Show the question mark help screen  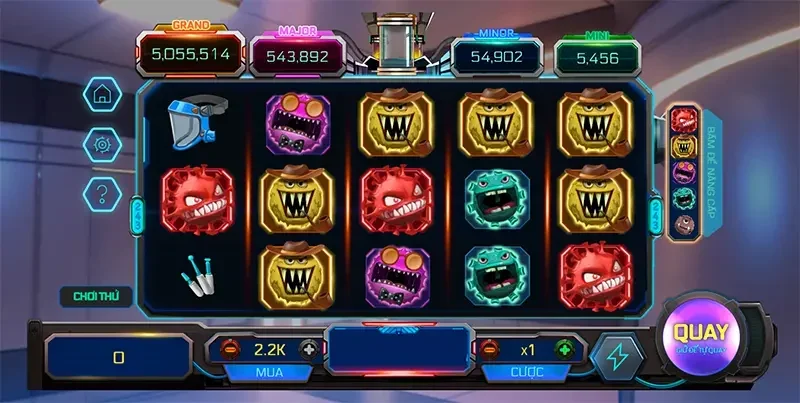pos(101,191)
